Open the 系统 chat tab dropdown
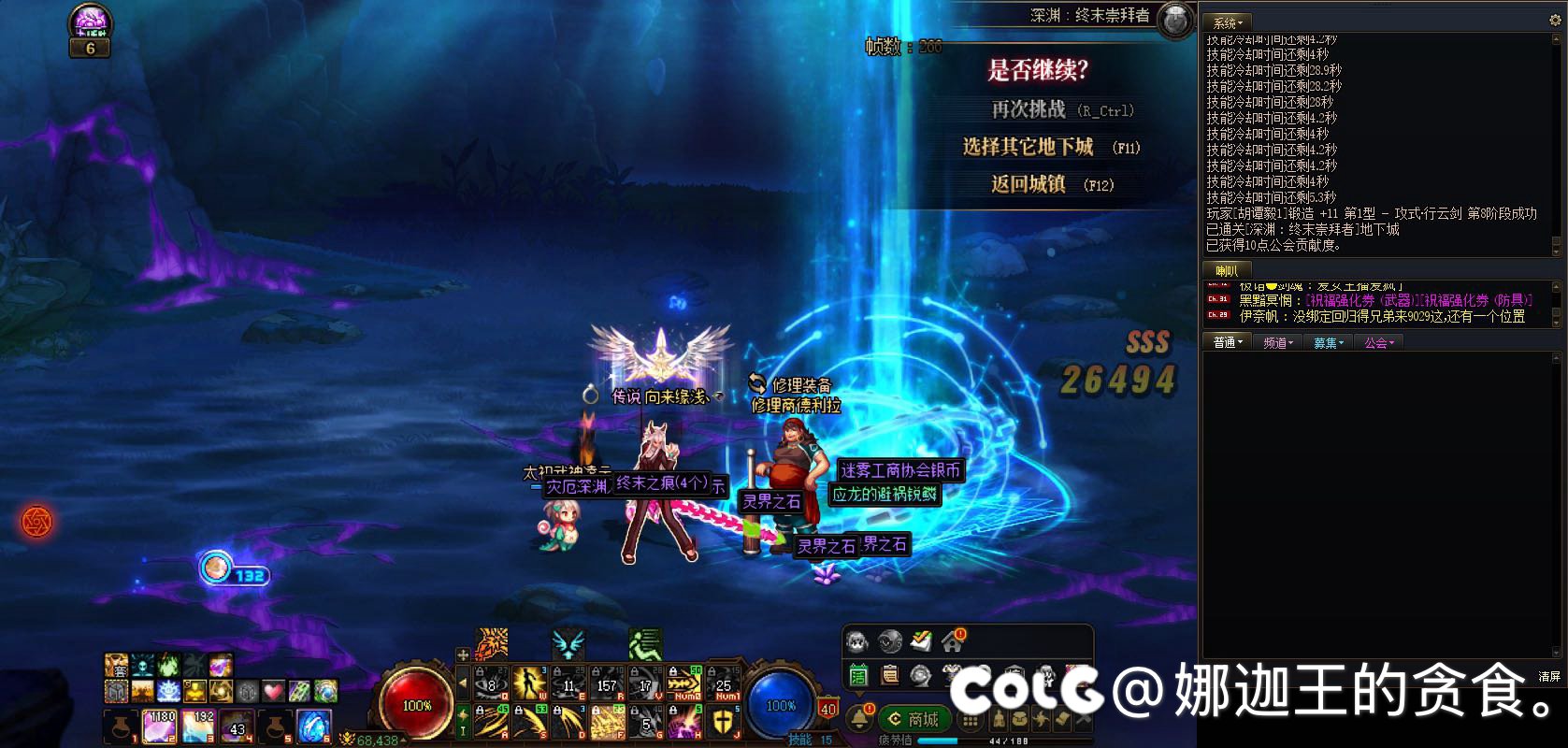 (x=1228, y=22)
